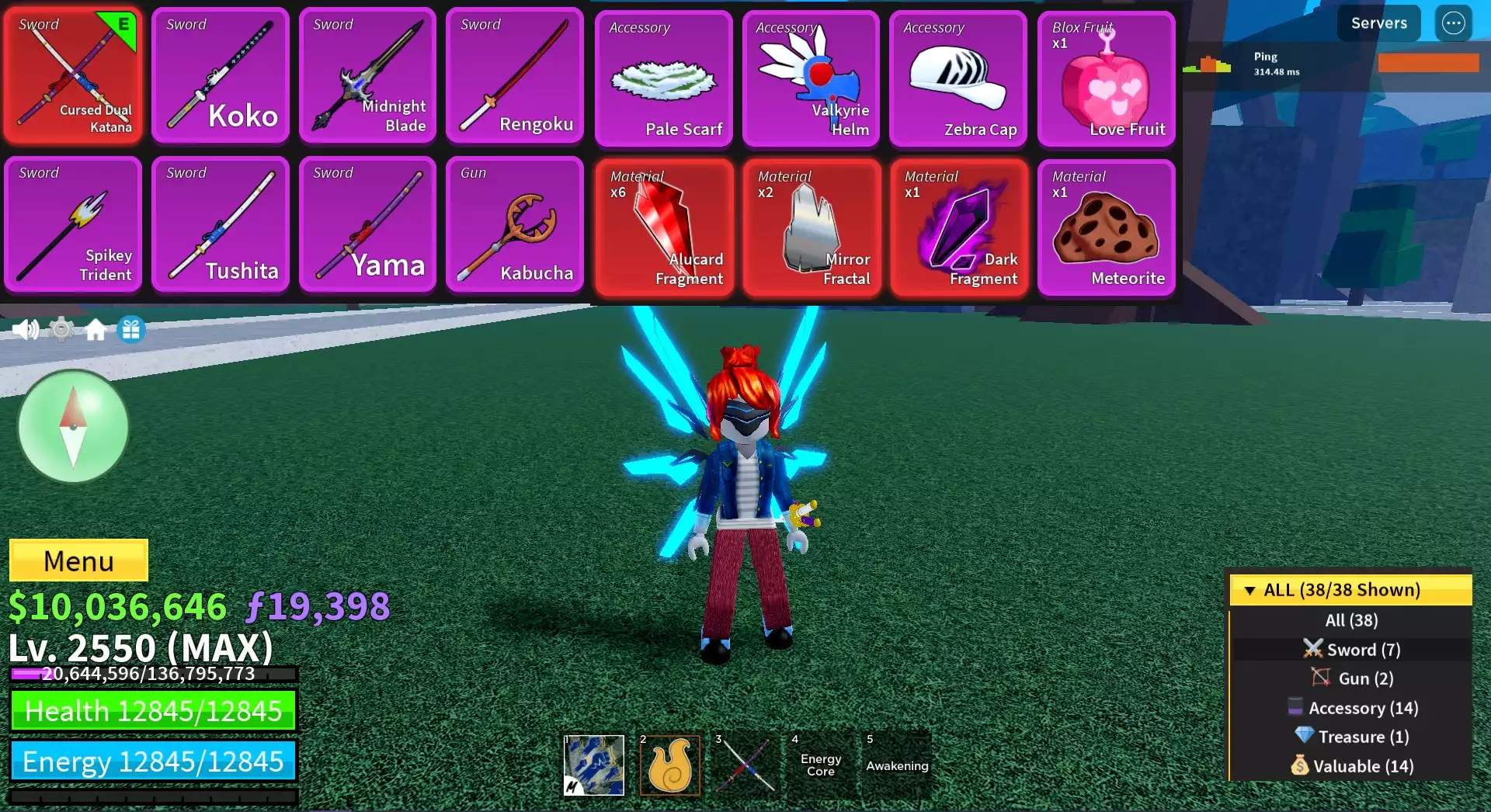Select the Mirror Fractal material
The width and height of the screenshot is (1491, 812).
811,227
